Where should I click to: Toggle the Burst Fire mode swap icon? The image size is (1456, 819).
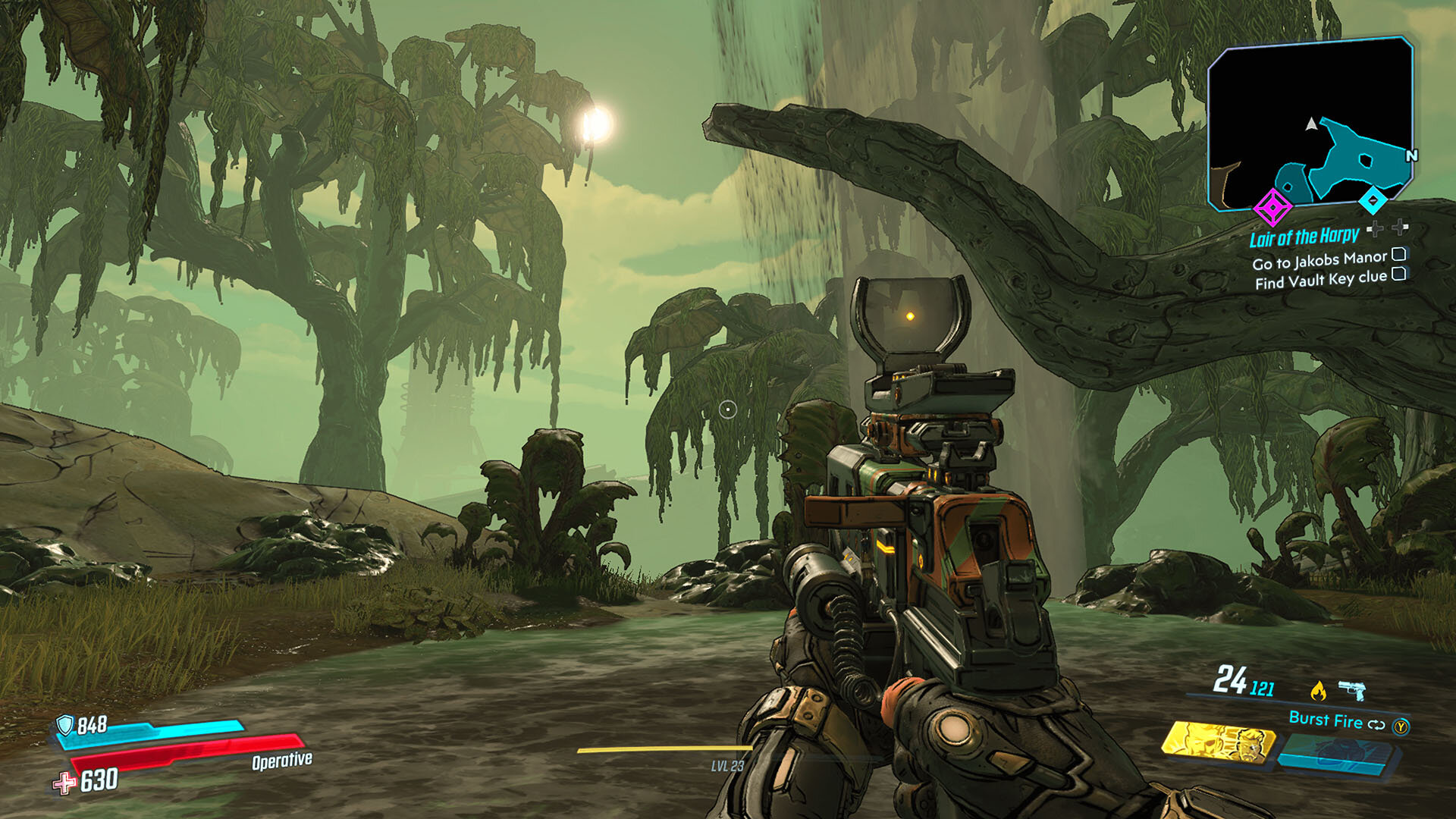click(x=1376, y=724)
